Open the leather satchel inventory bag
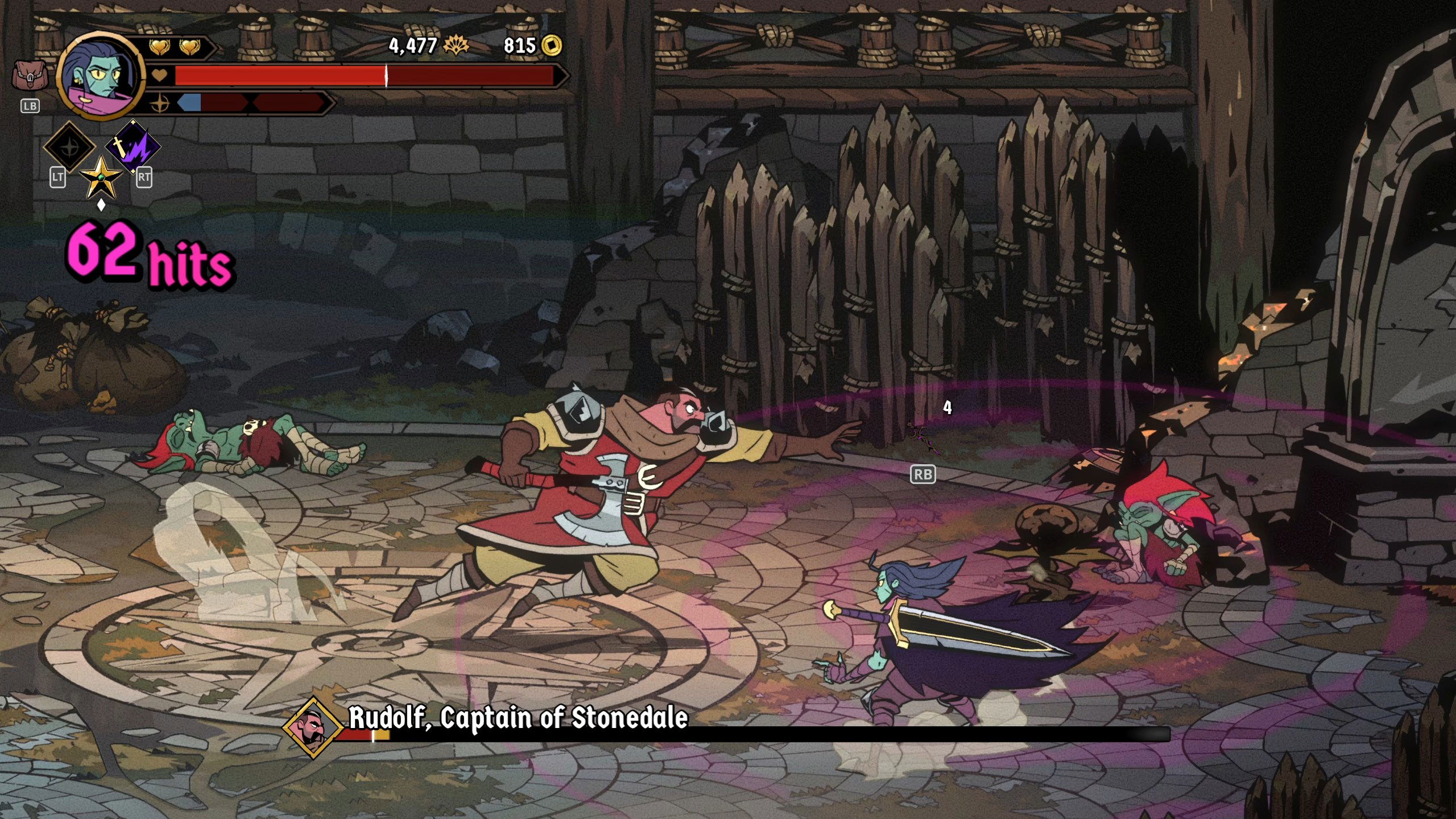 (30, 76)
